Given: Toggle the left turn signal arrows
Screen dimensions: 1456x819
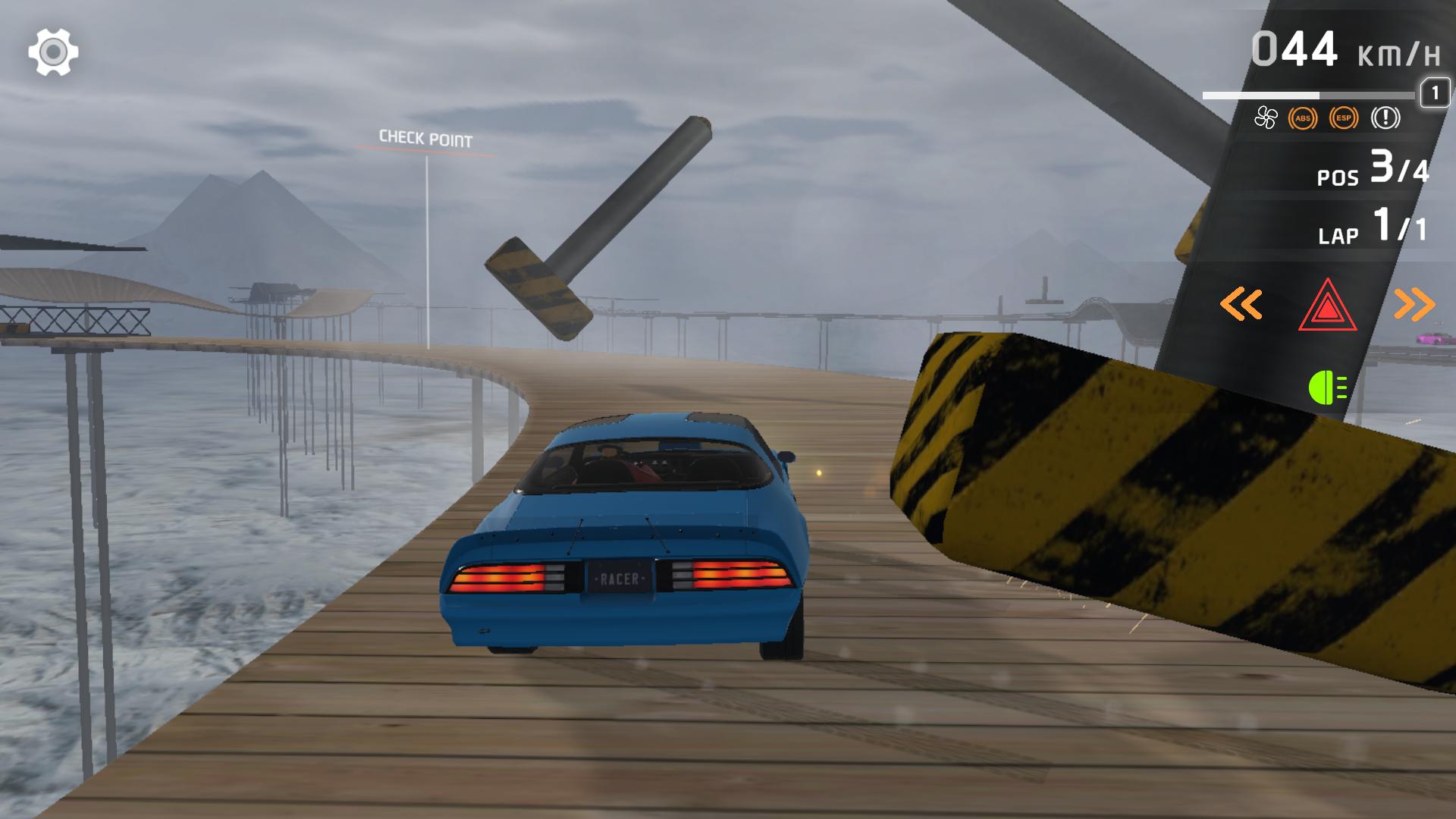Looking at the screenshot, I should (x=1241, y=305).
